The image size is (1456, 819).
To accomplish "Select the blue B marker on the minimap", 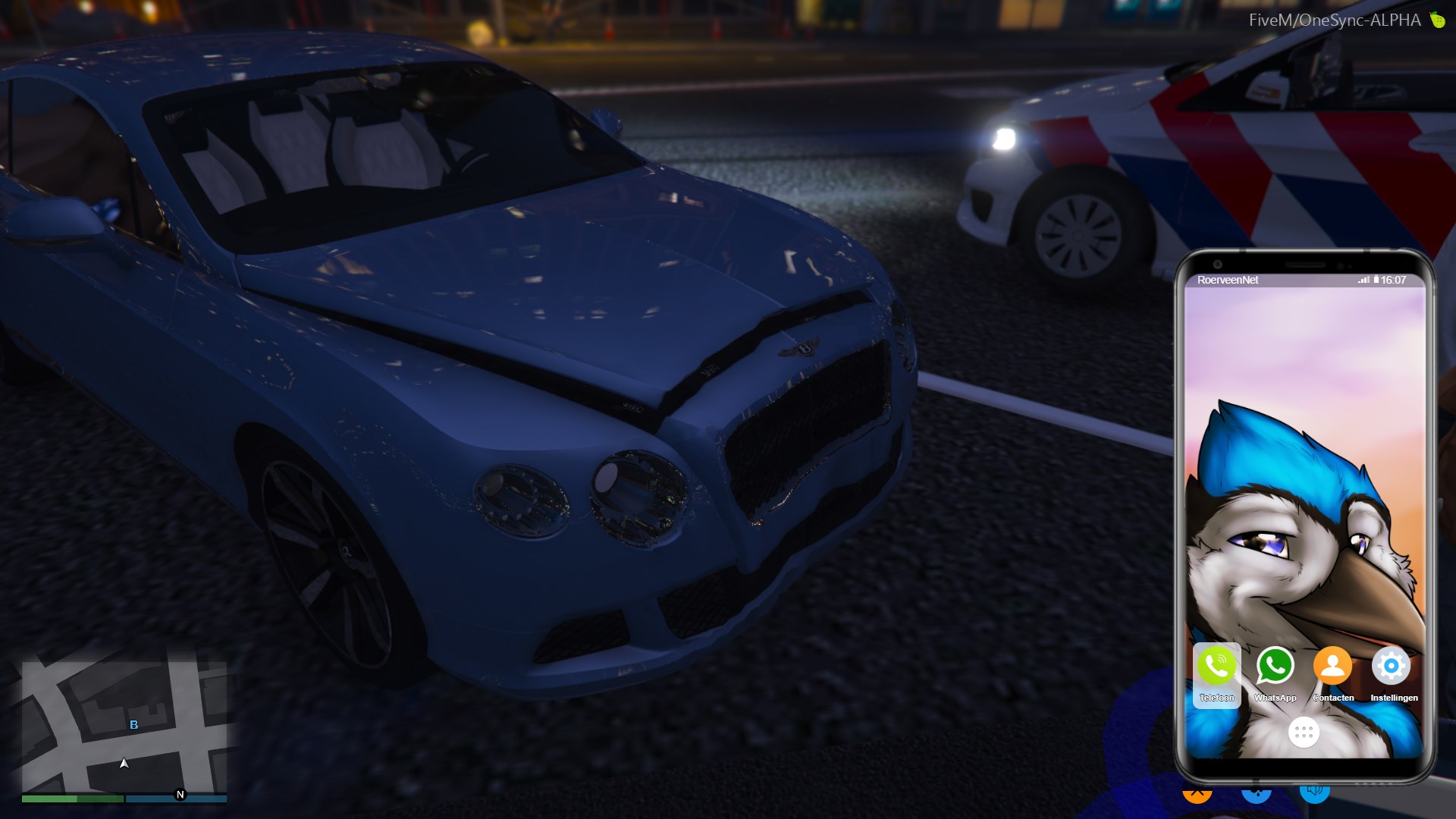I will point(134,725).
